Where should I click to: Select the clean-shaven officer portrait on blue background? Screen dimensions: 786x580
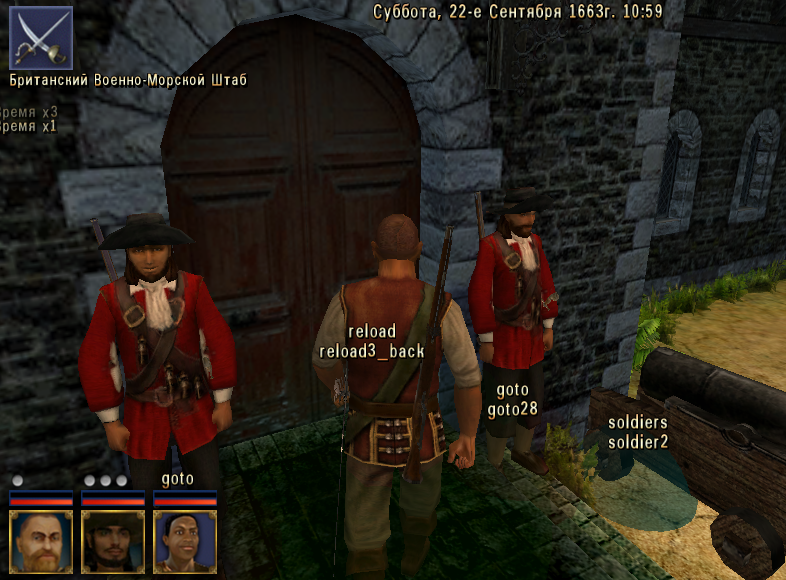coord(185,542)
